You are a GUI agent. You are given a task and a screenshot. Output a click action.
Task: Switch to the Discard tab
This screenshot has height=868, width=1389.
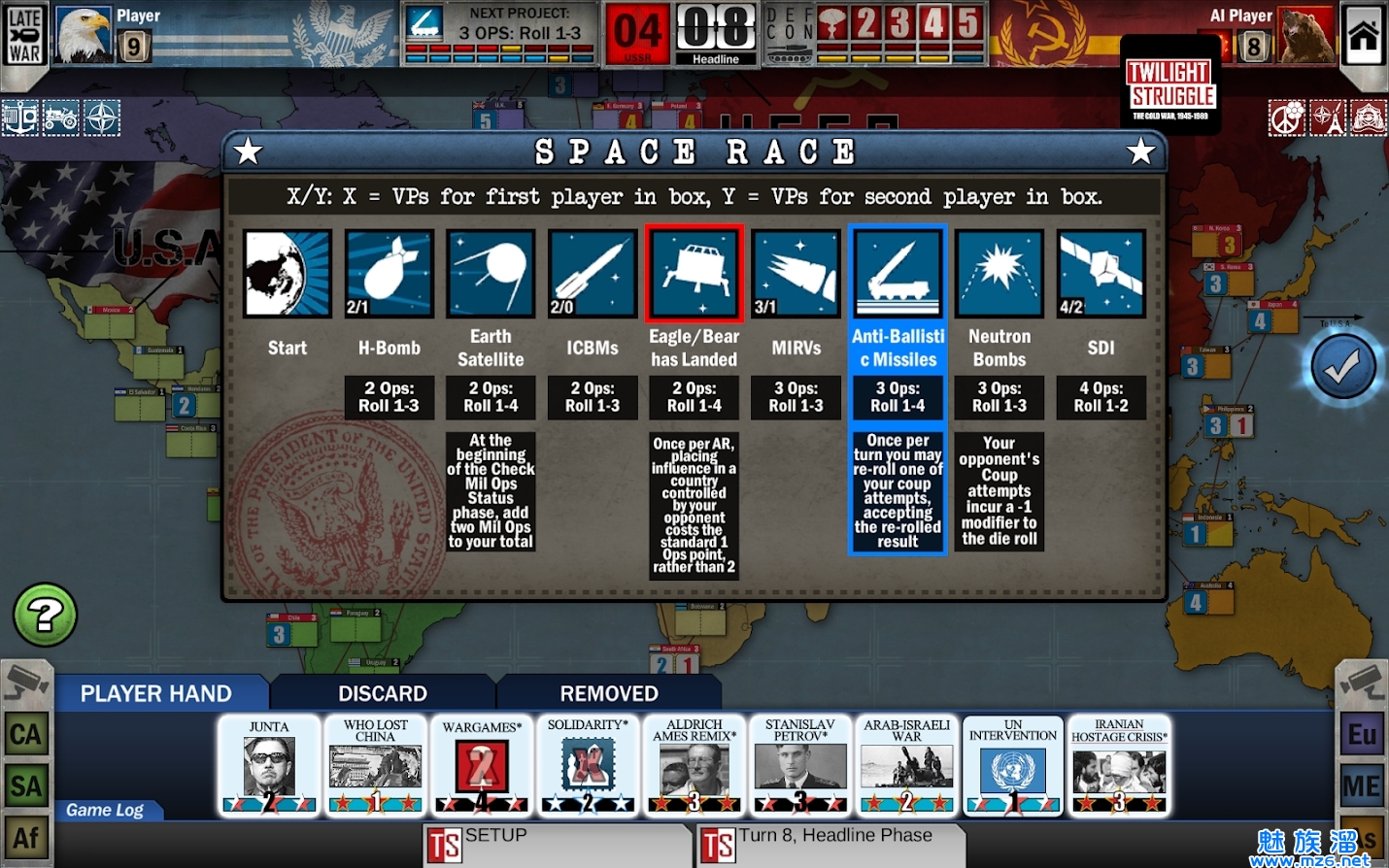pyautogui.click(x=383, y=693)
